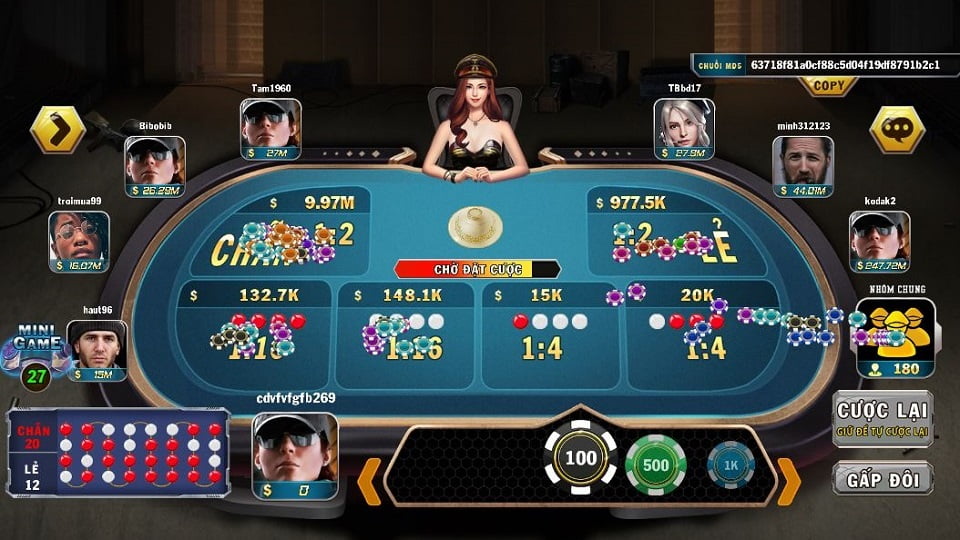Repeat bet with Cược Lại button
960x540 pixels.
point(883,418)
